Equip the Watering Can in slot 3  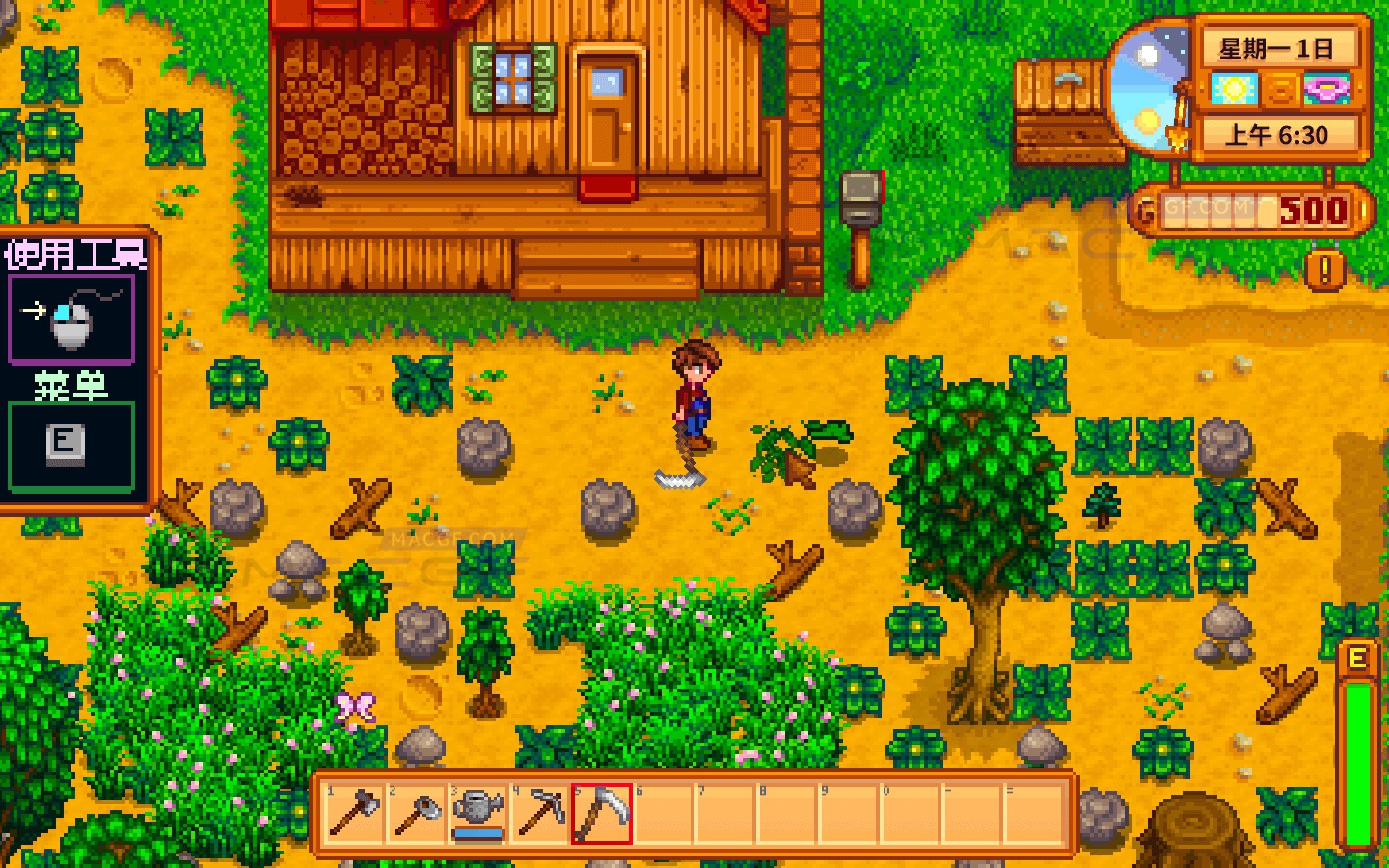[x=479, y=813]
